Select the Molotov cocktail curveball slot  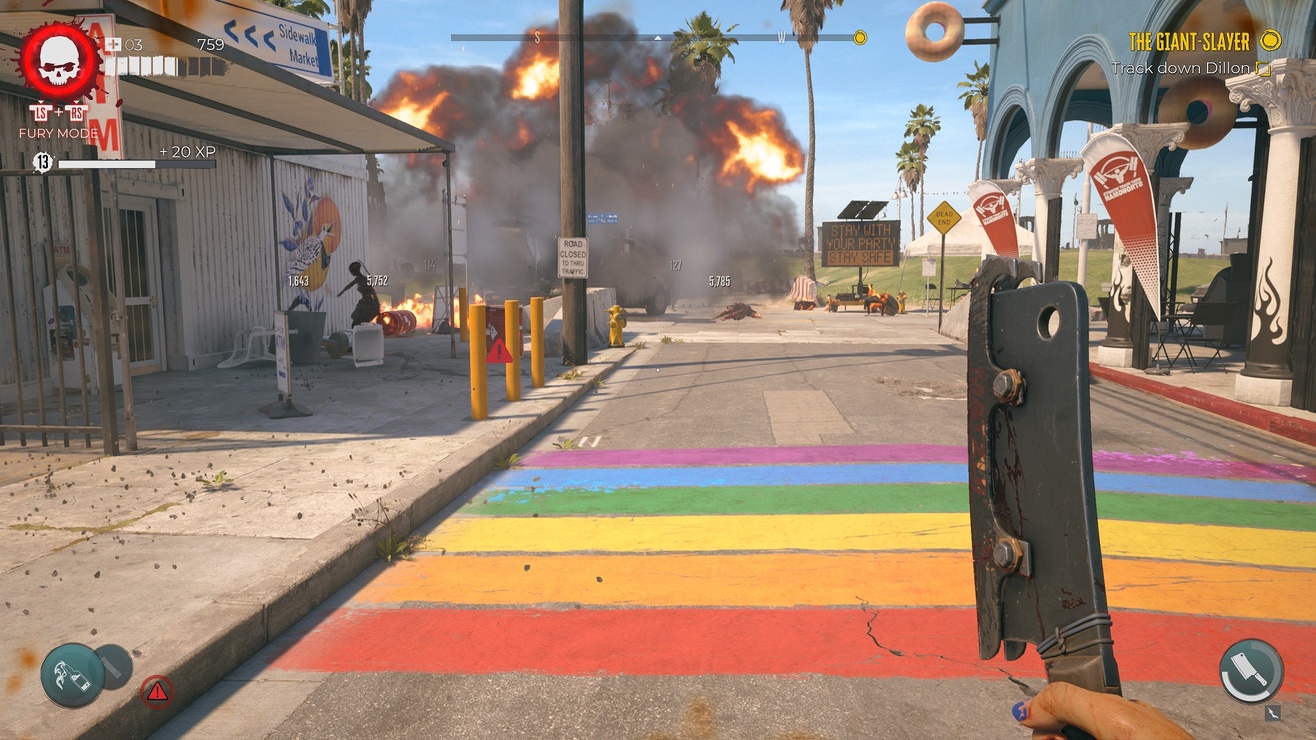[x=73, y=675]
